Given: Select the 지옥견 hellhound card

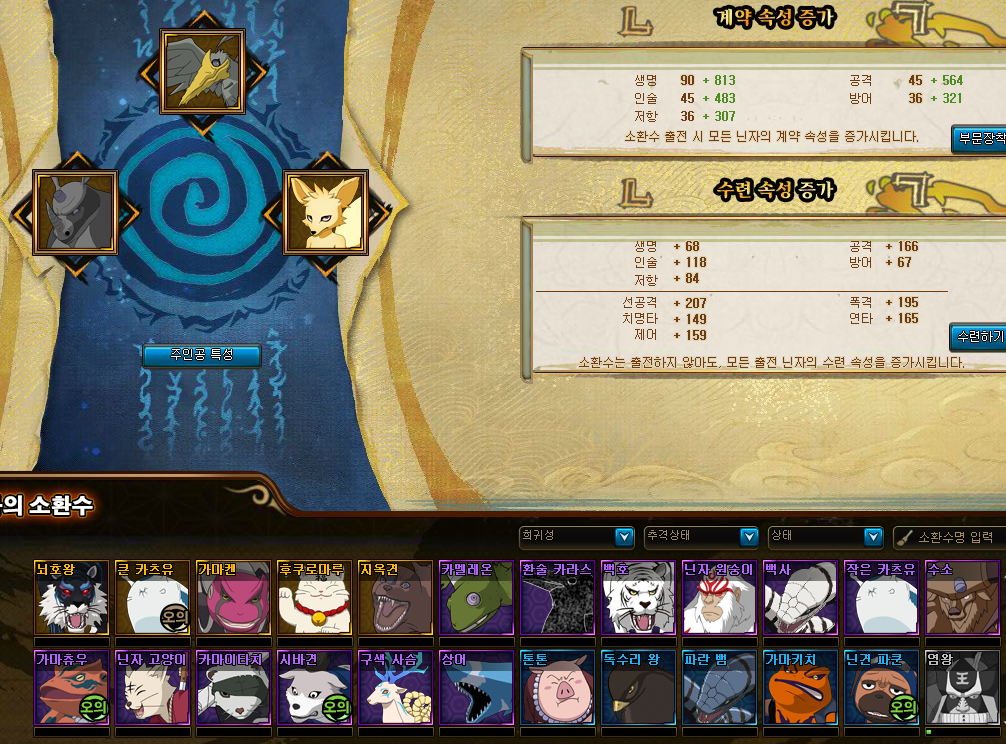Looking at the screenshot, I should point(395,598).
